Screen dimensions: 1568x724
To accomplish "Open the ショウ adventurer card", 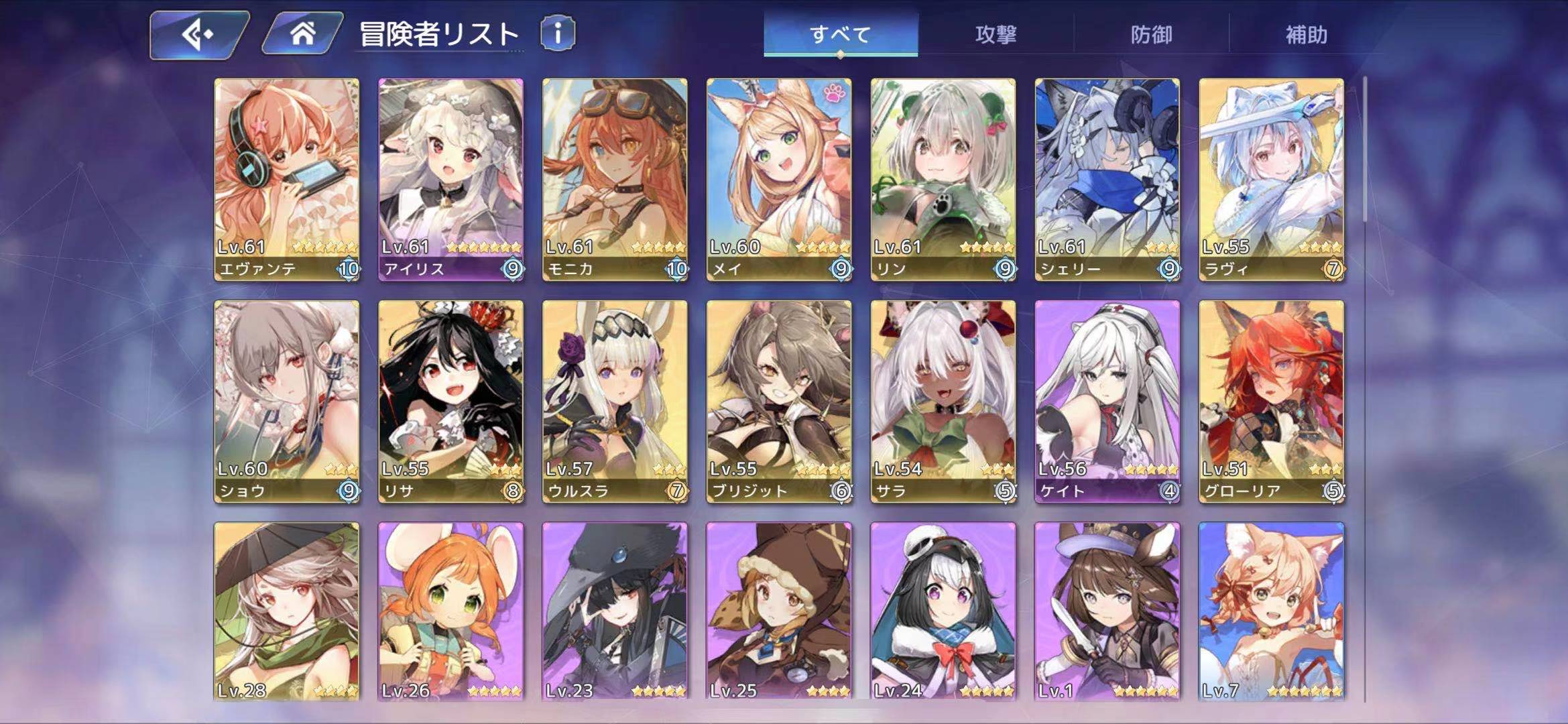I will tap(286, 401).
